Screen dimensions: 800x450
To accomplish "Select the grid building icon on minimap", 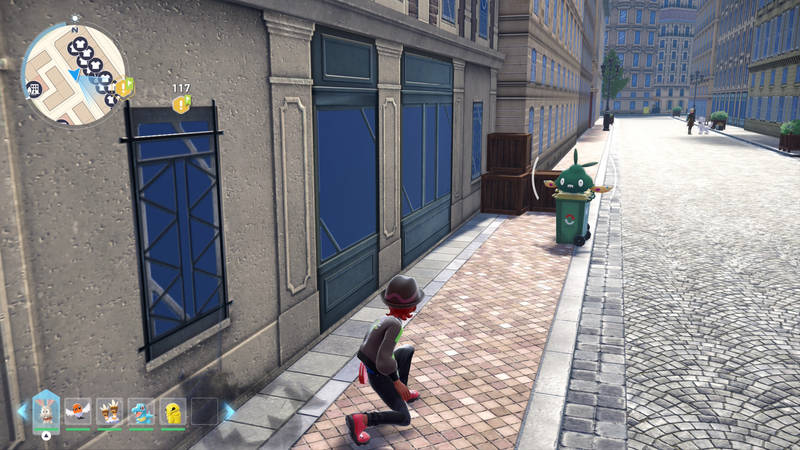I will coord(35,89).
